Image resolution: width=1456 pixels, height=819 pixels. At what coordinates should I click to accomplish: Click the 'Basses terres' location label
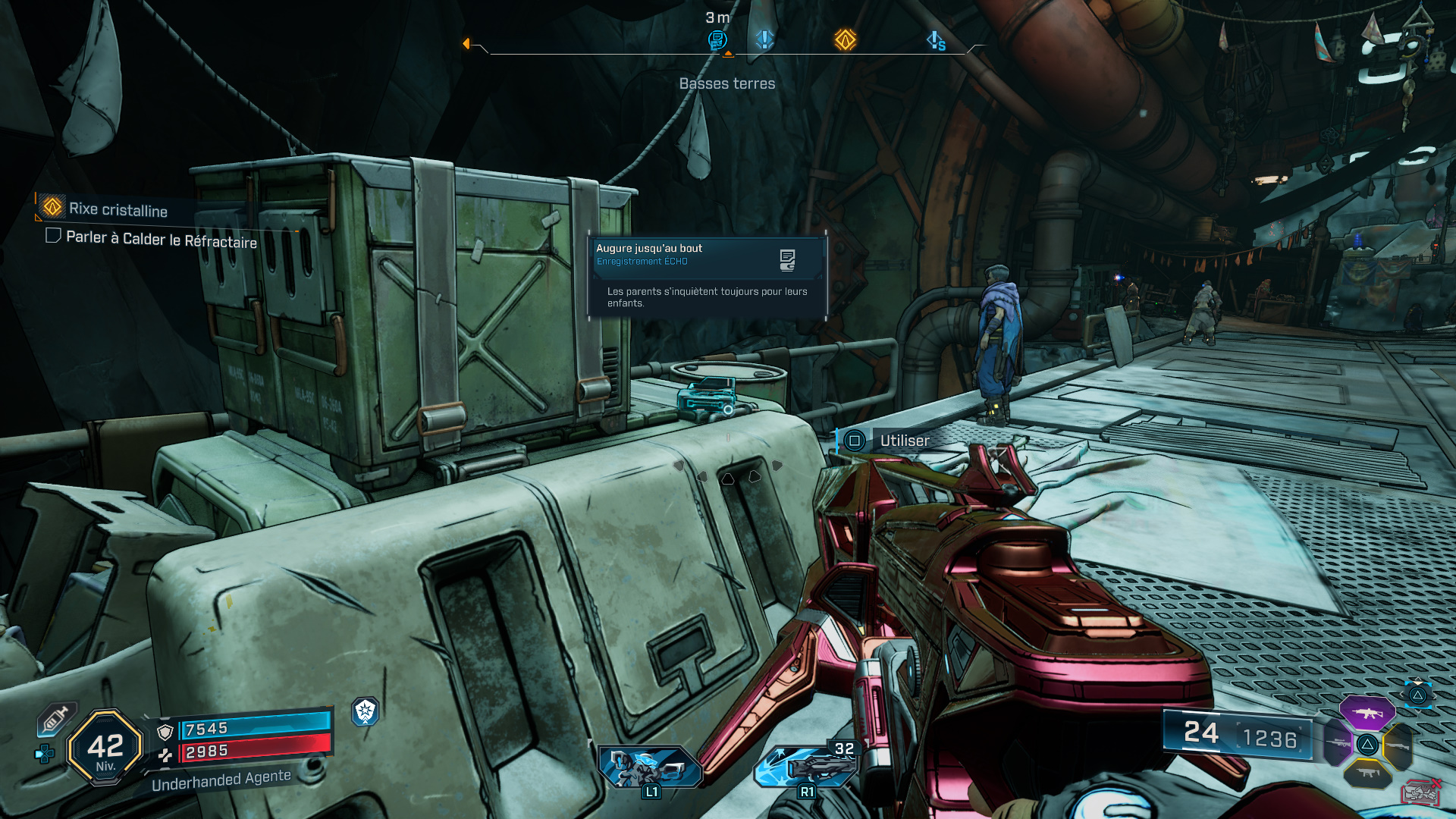(x=727, y=83)
